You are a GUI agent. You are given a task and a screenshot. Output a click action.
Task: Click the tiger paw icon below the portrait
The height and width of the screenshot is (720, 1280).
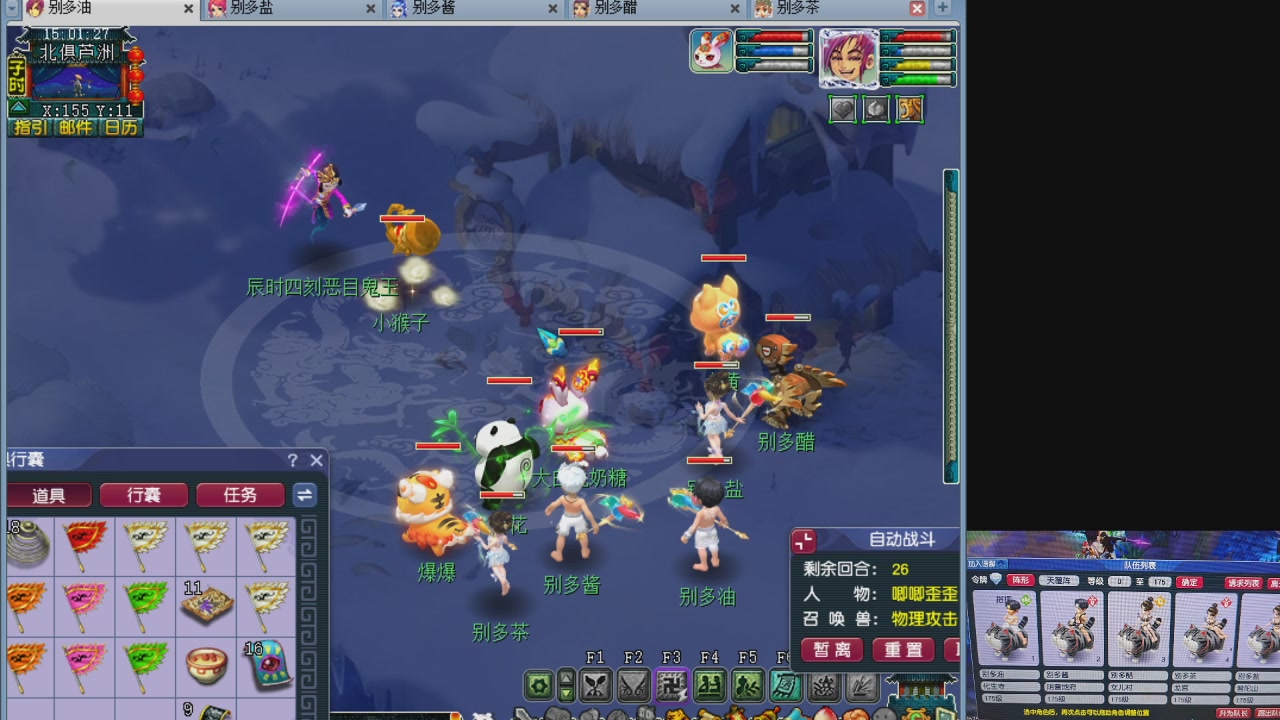click(x=909, y=109)
